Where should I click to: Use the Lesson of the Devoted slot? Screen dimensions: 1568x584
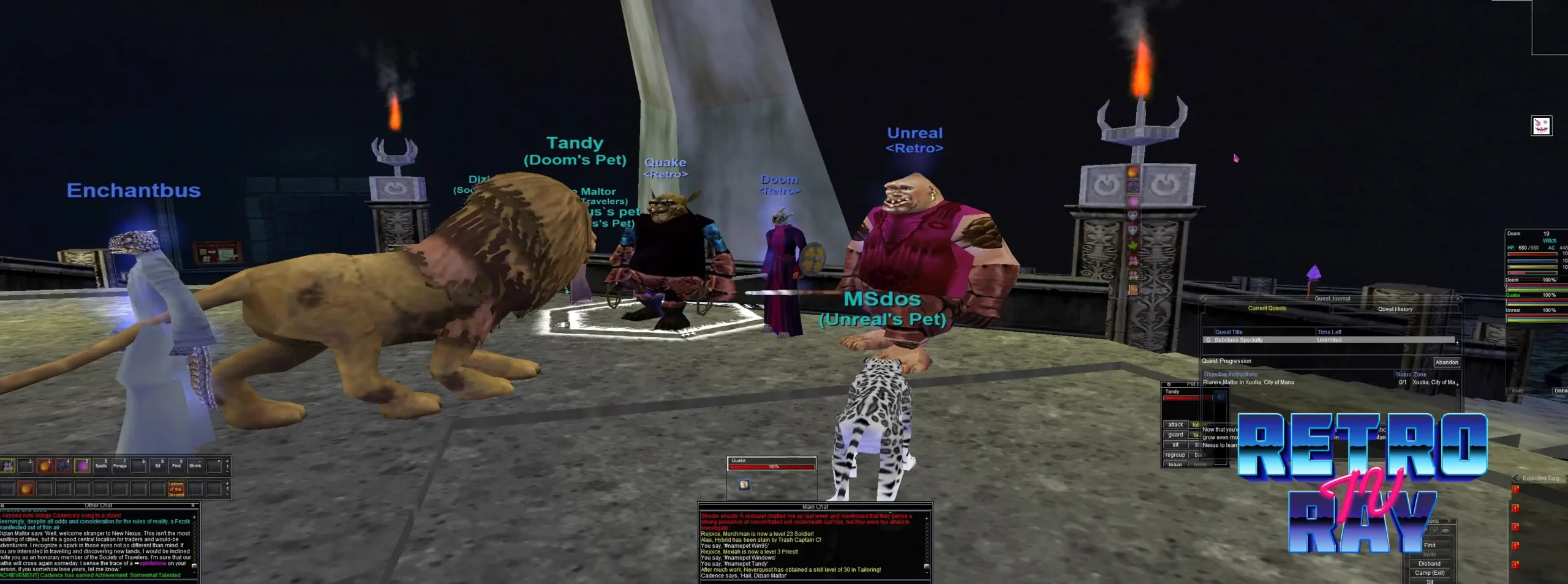176,489
